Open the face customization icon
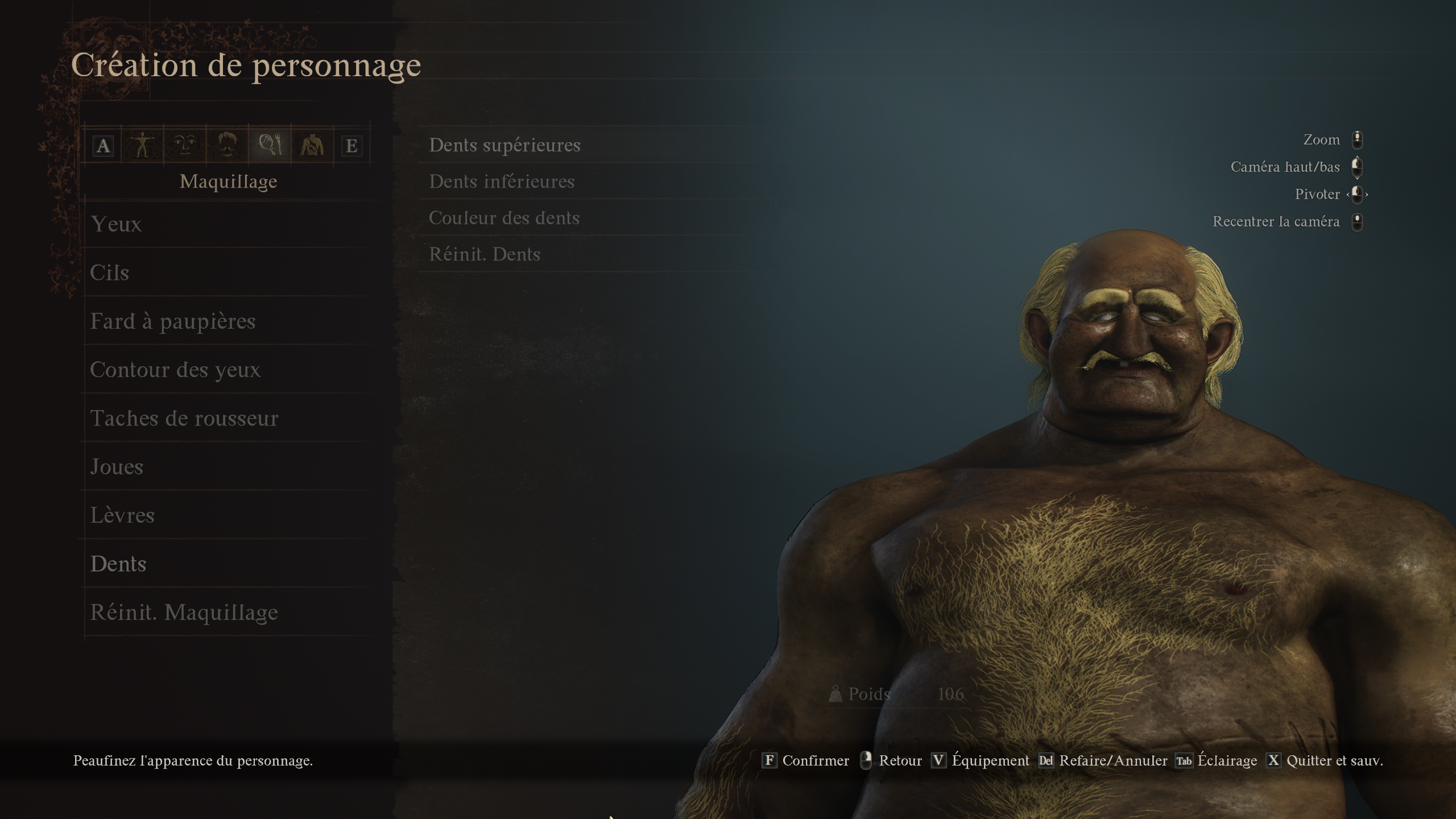This screenshot has width=1456, height=819. [184, 146]
